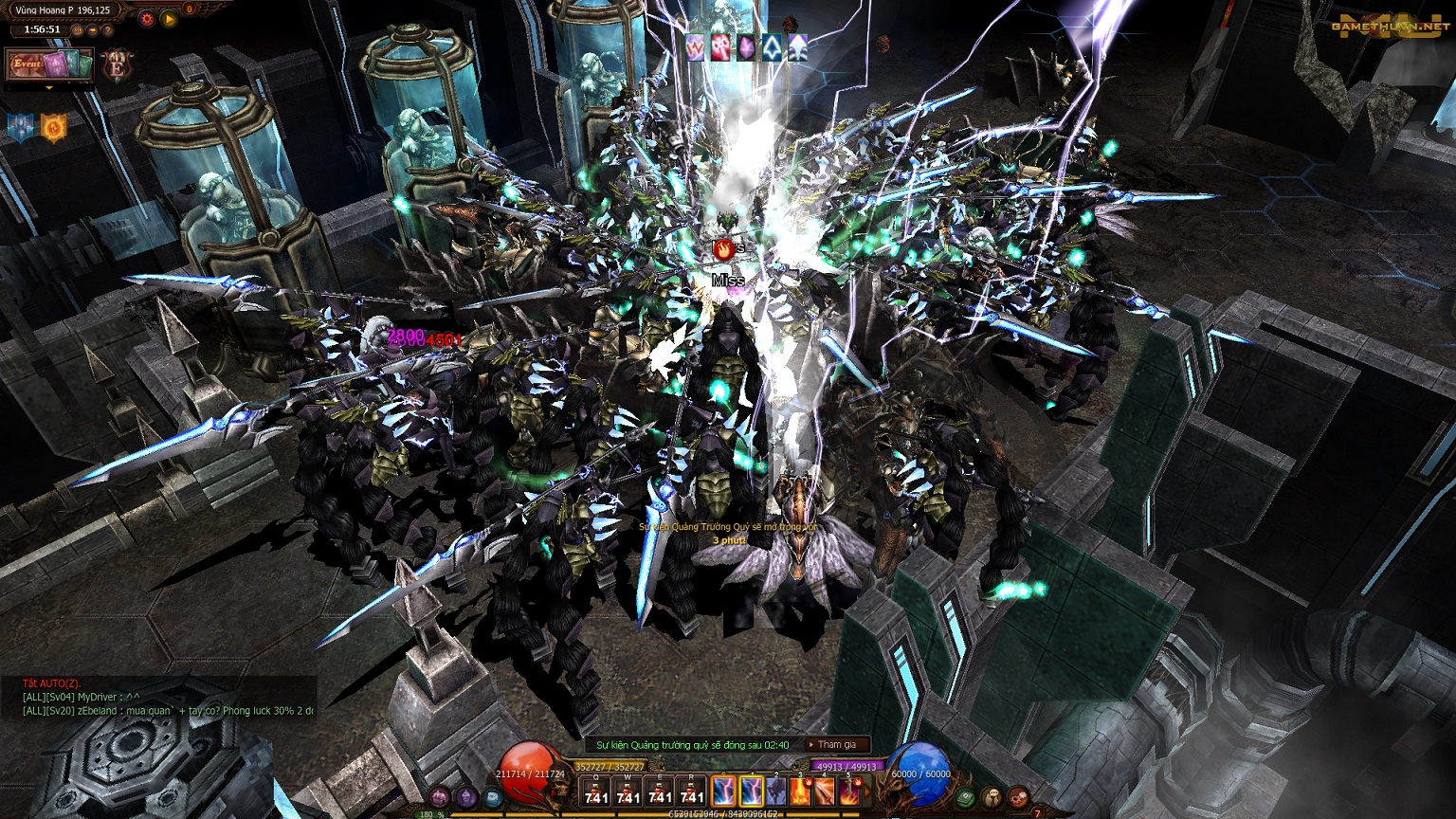1456x819 pixels.
Task: Open the orange gear settings button
Action: coord(146,18)
